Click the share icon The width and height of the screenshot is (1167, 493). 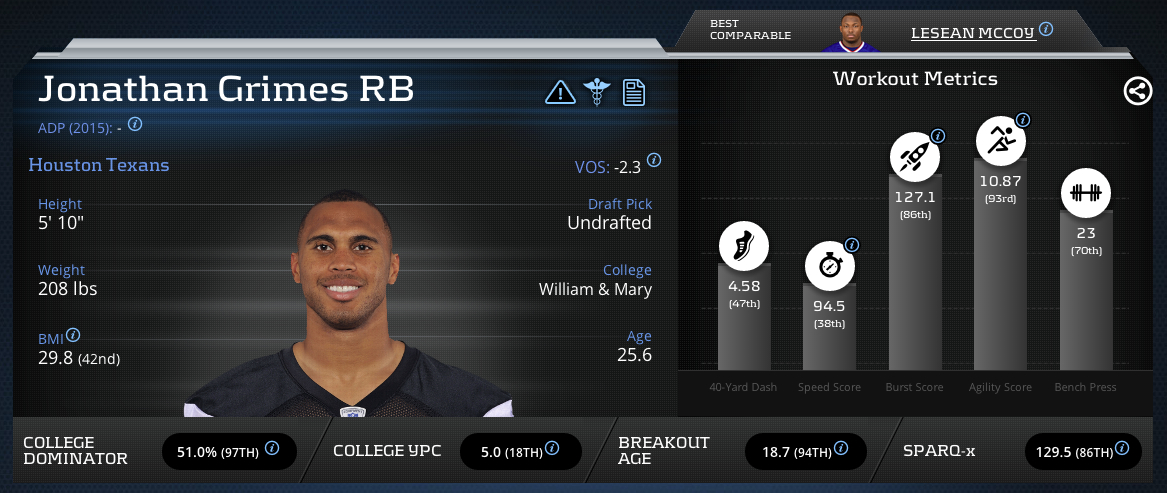click(1137, 92)
